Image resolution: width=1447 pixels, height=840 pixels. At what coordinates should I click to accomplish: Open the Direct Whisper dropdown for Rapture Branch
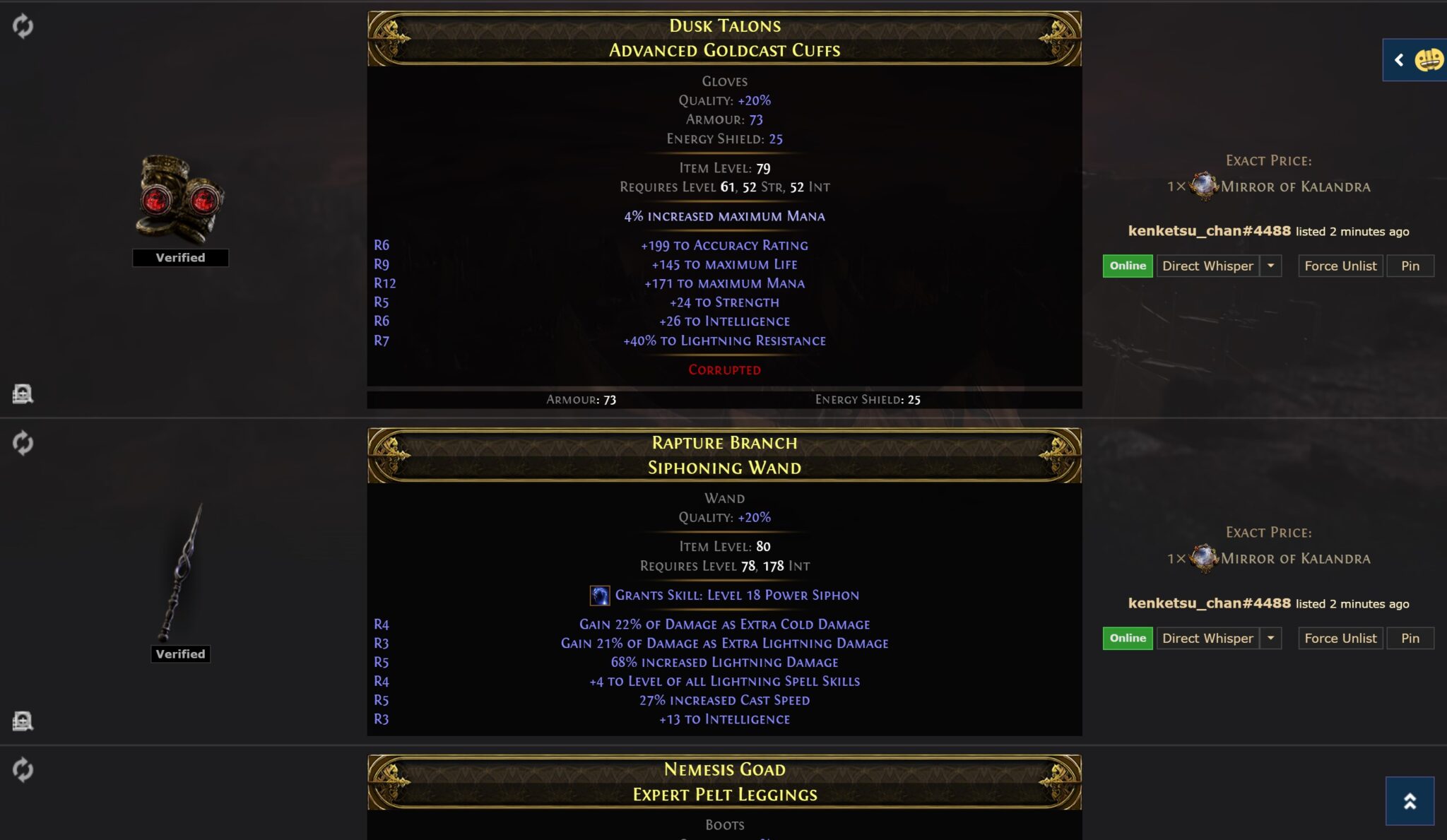(x=1272, y=638)
